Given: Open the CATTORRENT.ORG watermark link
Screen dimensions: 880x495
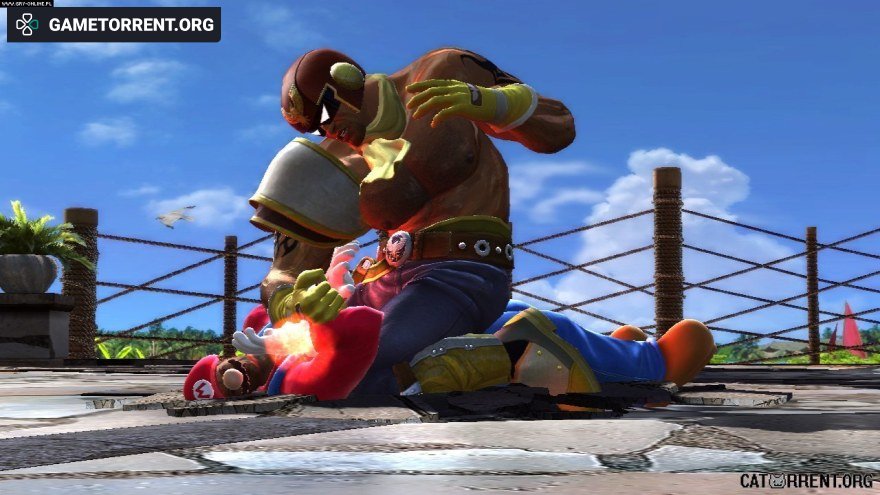Looking at the screenshot, I should [806, 480].
